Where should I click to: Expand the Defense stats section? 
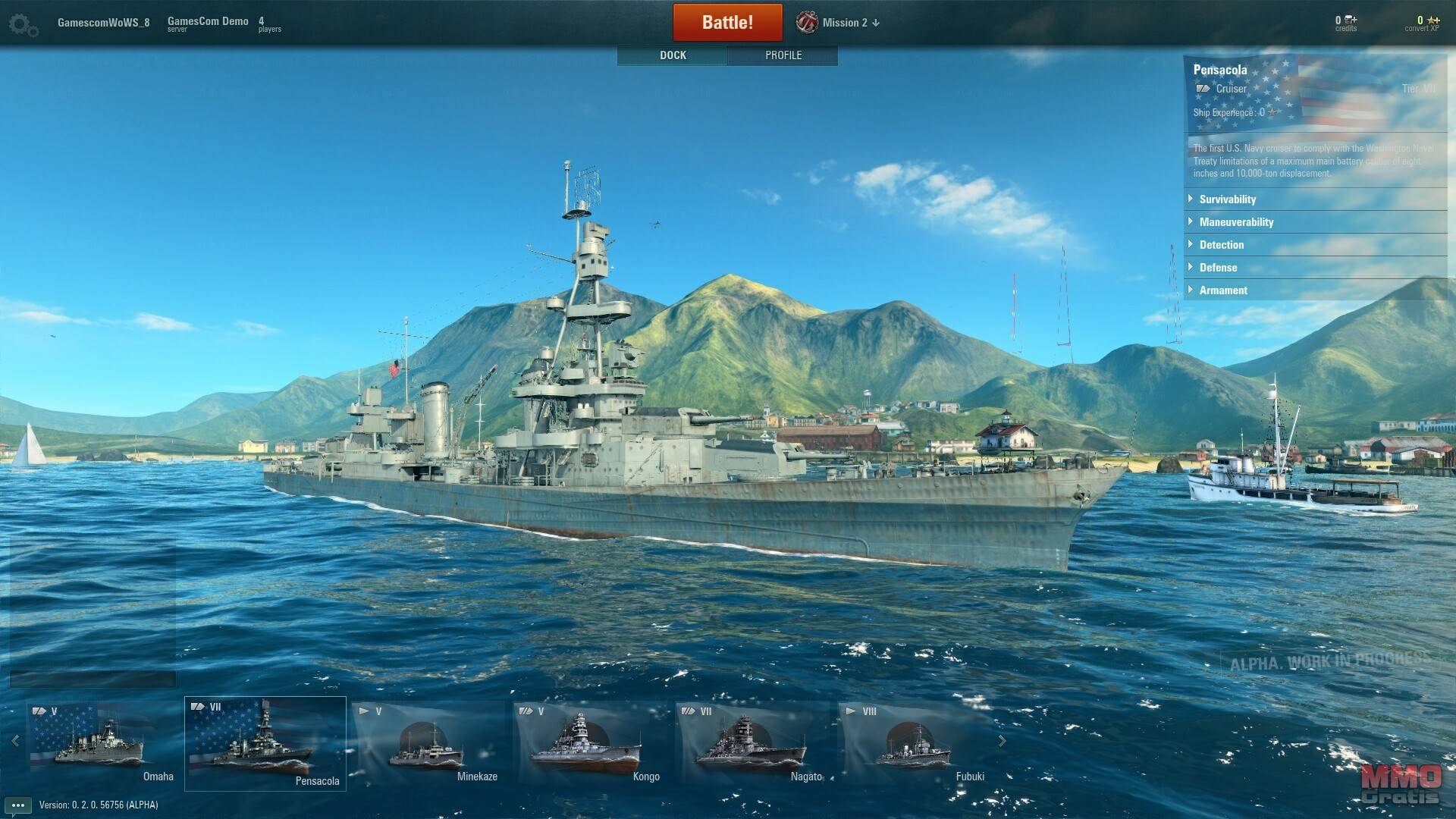click(1218, 268)
